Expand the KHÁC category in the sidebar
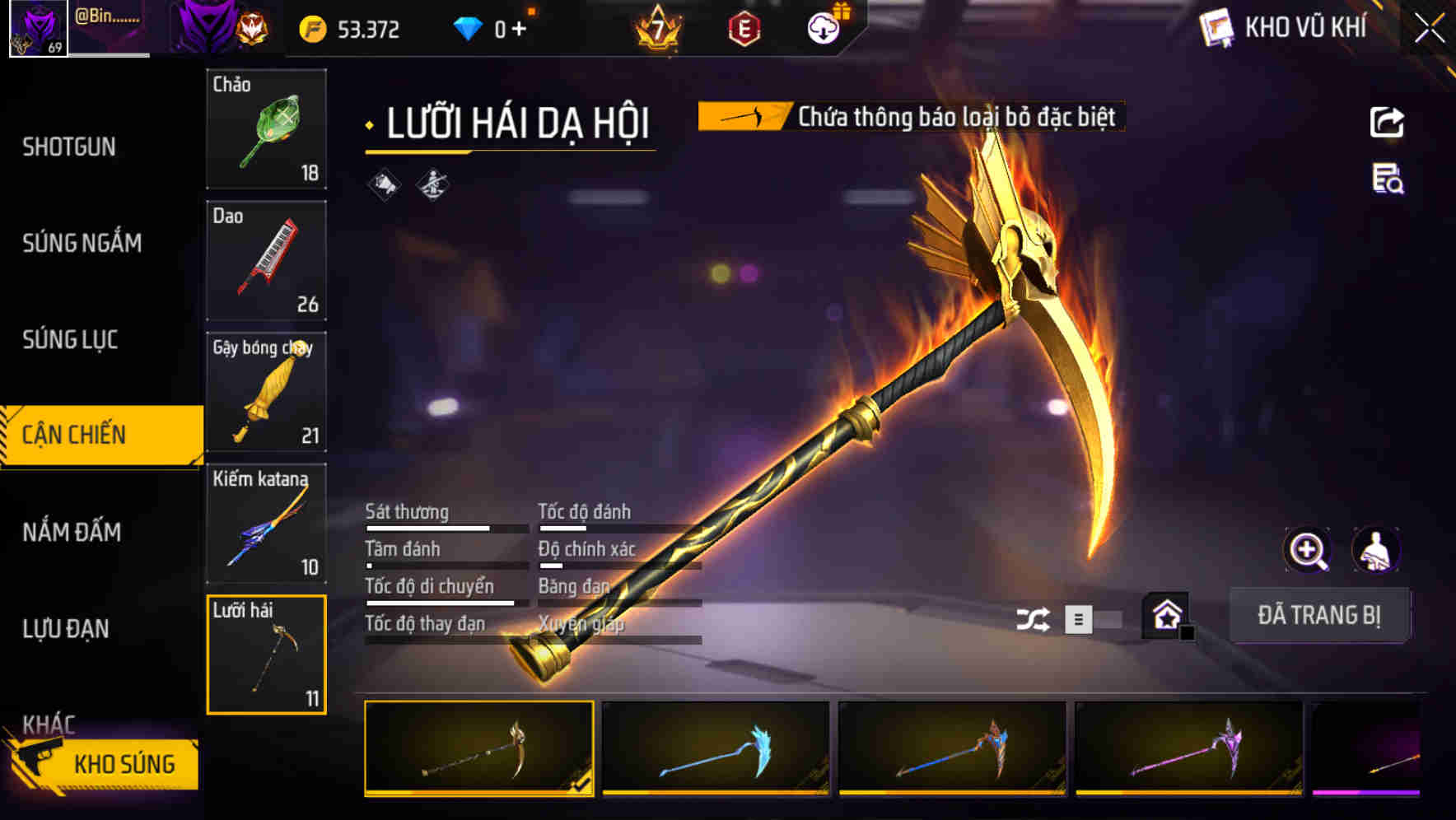The height and width of the screenshot is (820, 1456). (49, 722)
